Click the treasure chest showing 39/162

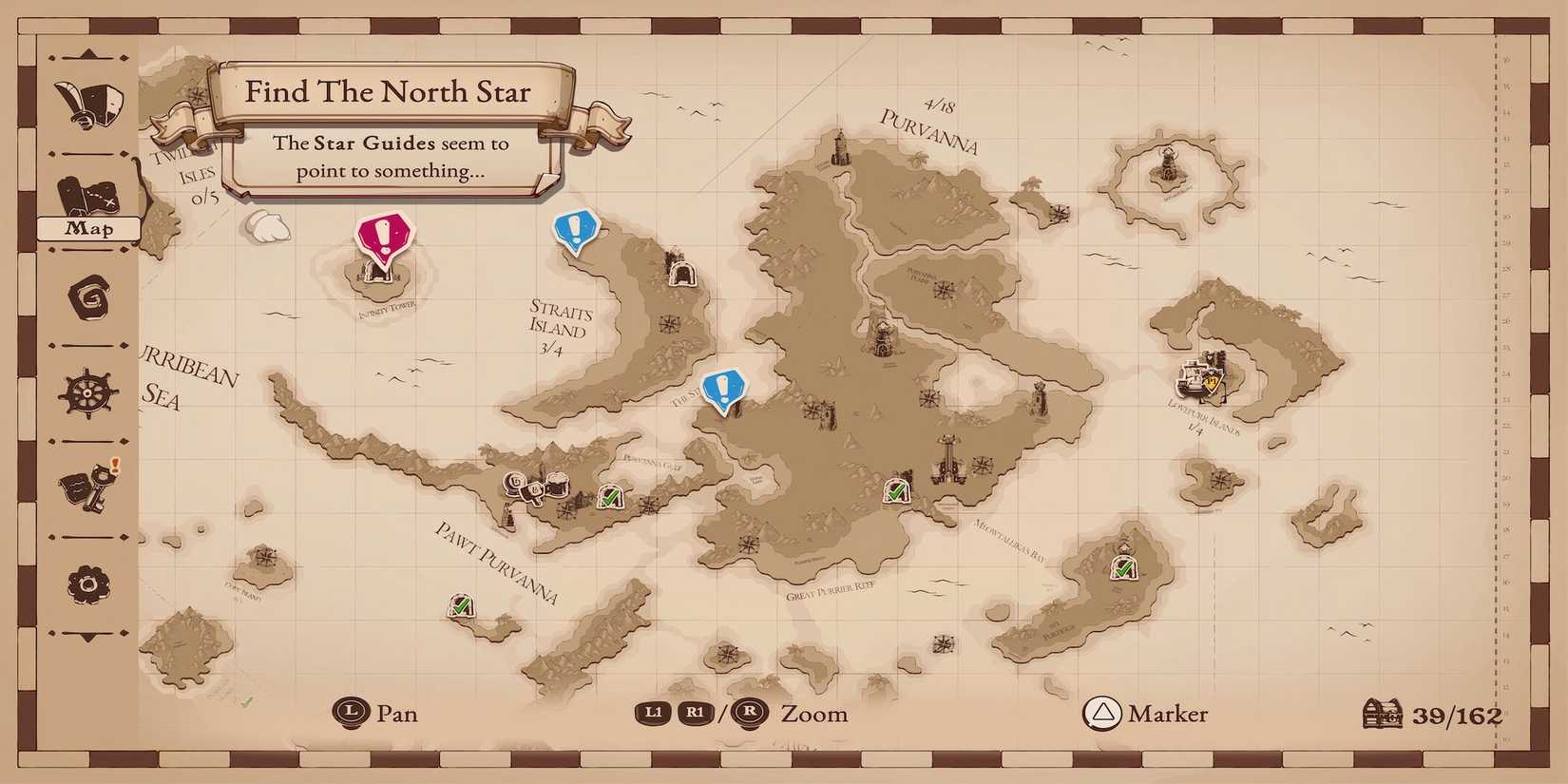pos(1383,713)
